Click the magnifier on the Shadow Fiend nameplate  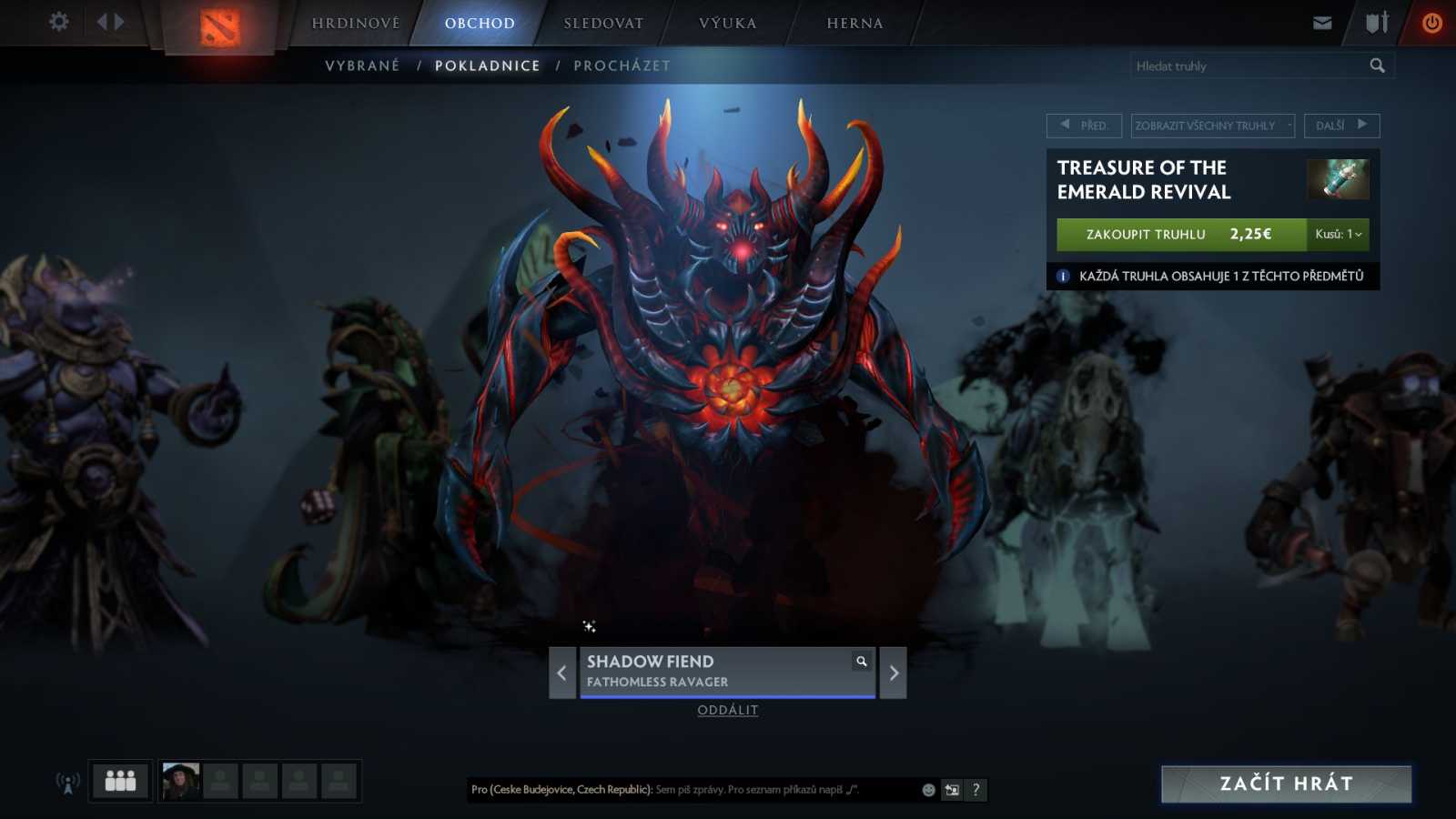[x=860, y=662]
